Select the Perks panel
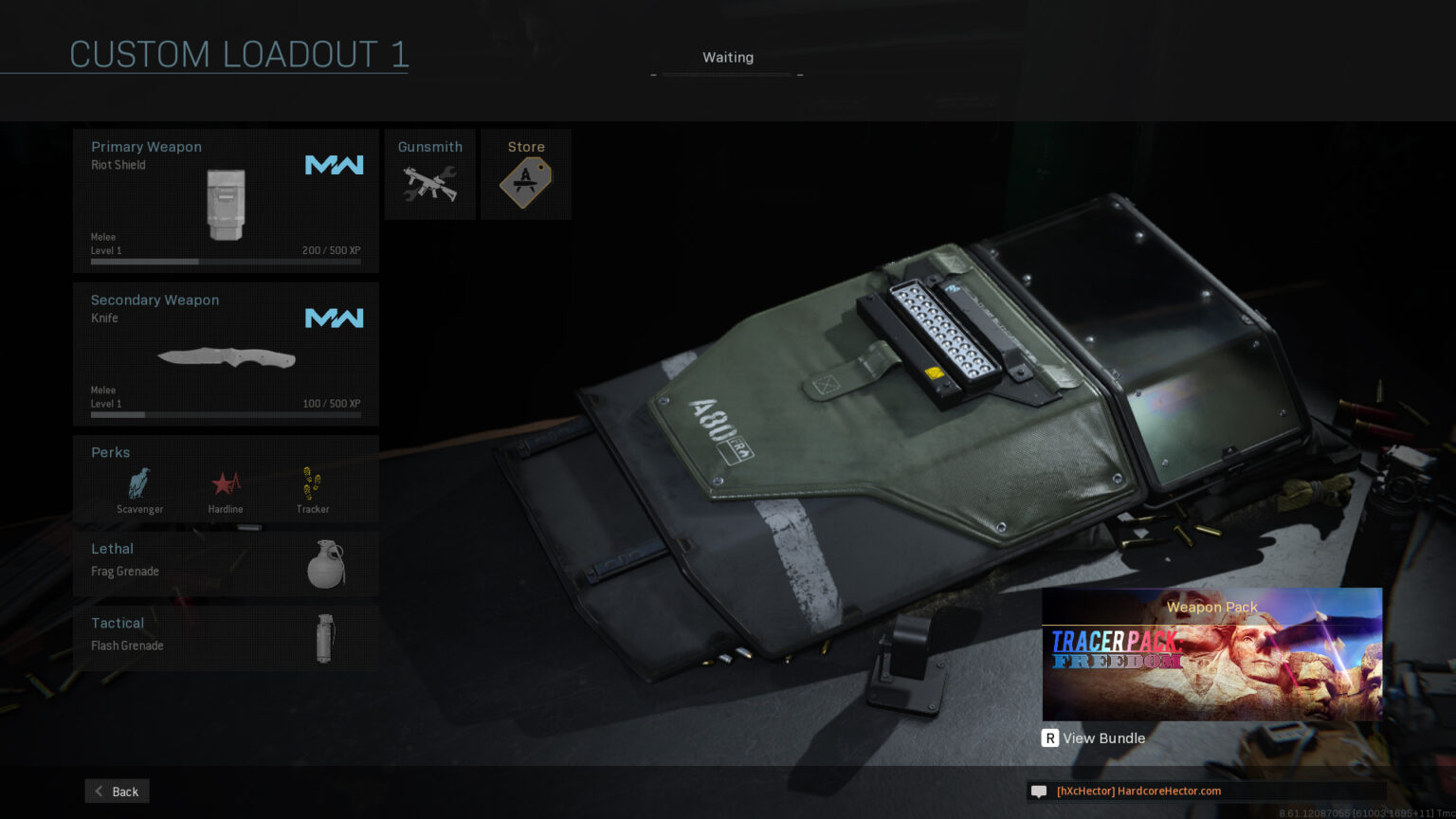 225,479
